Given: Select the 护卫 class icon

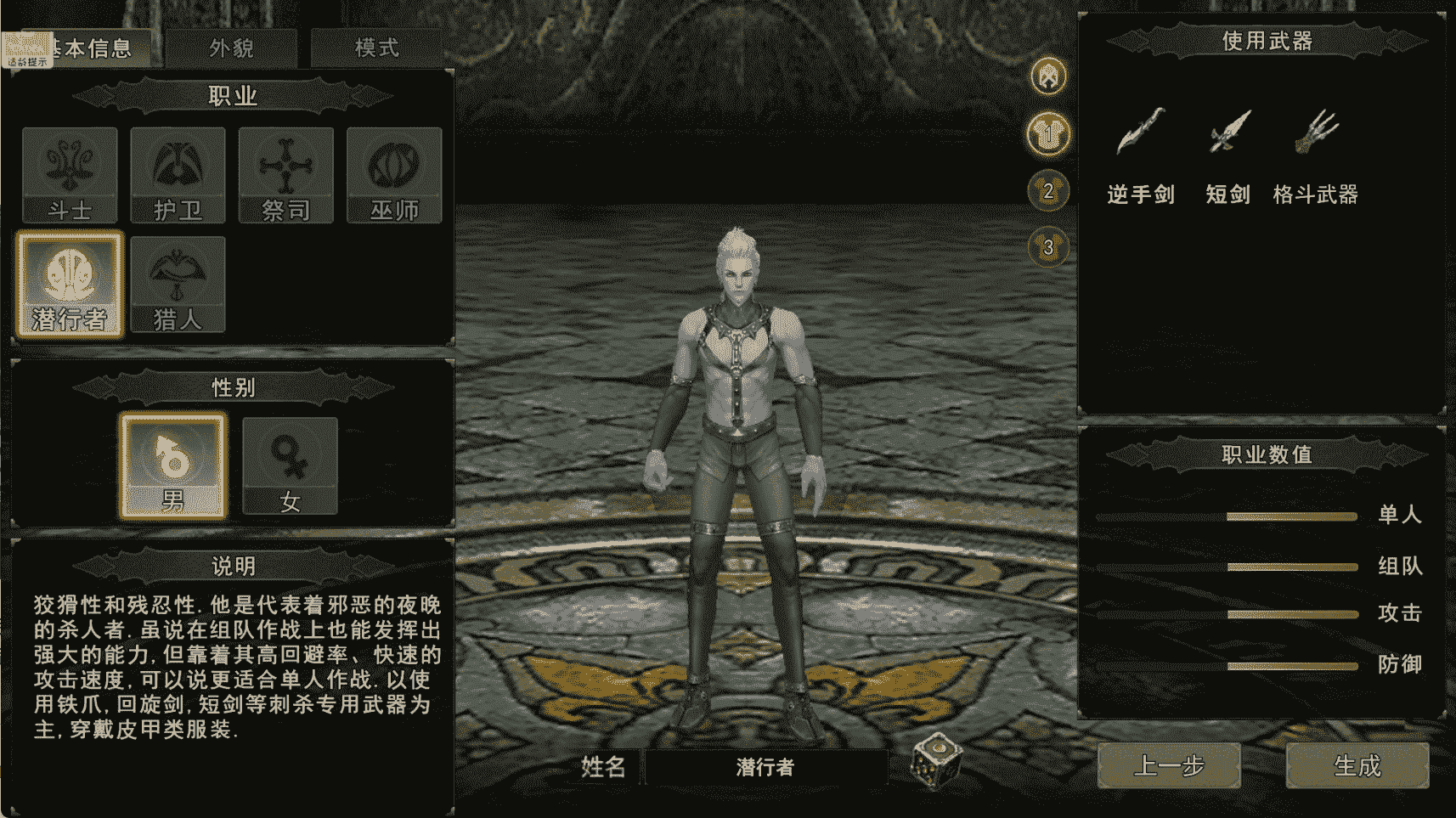Looking at the screenshot, I should pyautogui.click(x=178, y=174).
